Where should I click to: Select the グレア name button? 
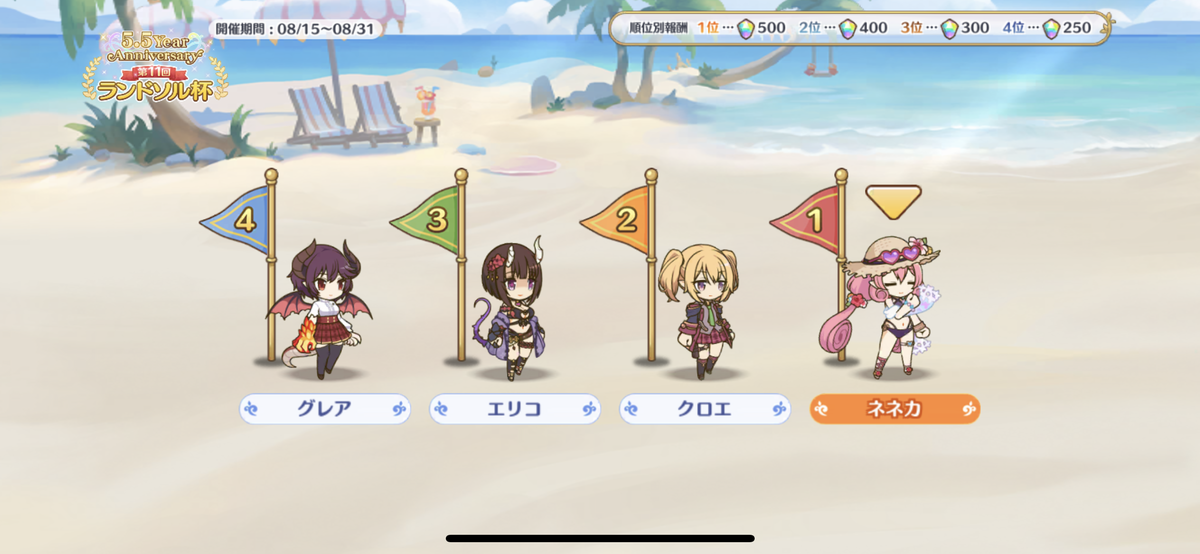point(325,409)
